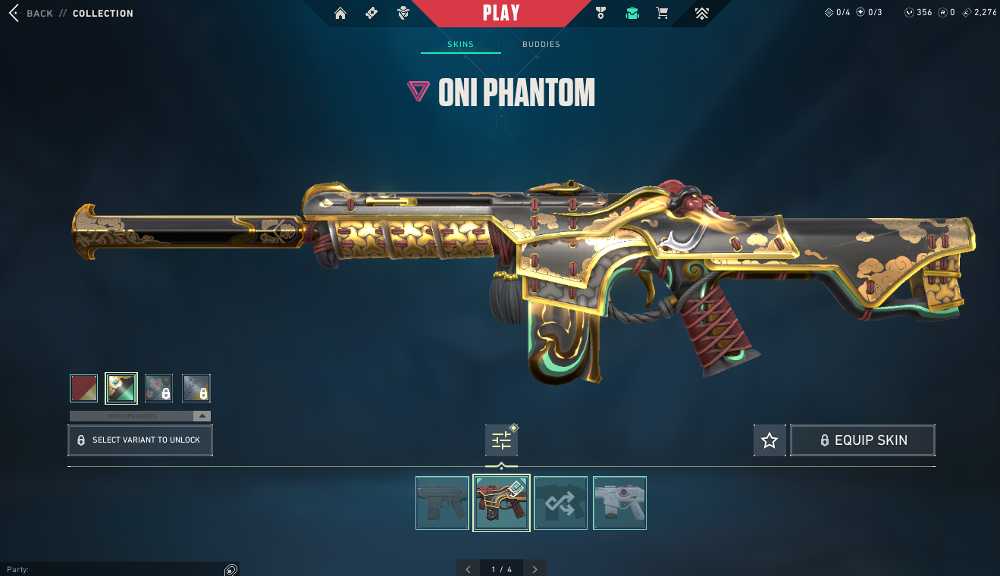This screenshot has height=576, width=1000.
Task: Go to the next skins page
Action: 535,569
